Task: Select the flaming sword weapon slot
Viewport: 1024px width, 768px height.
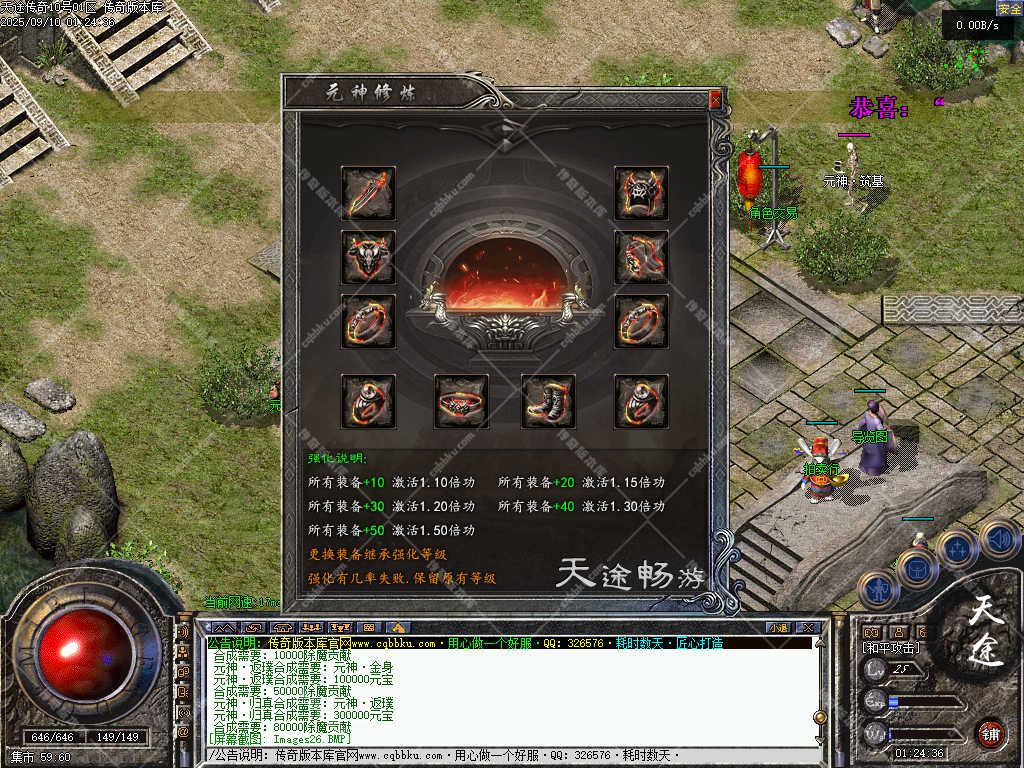Action: 368,193
